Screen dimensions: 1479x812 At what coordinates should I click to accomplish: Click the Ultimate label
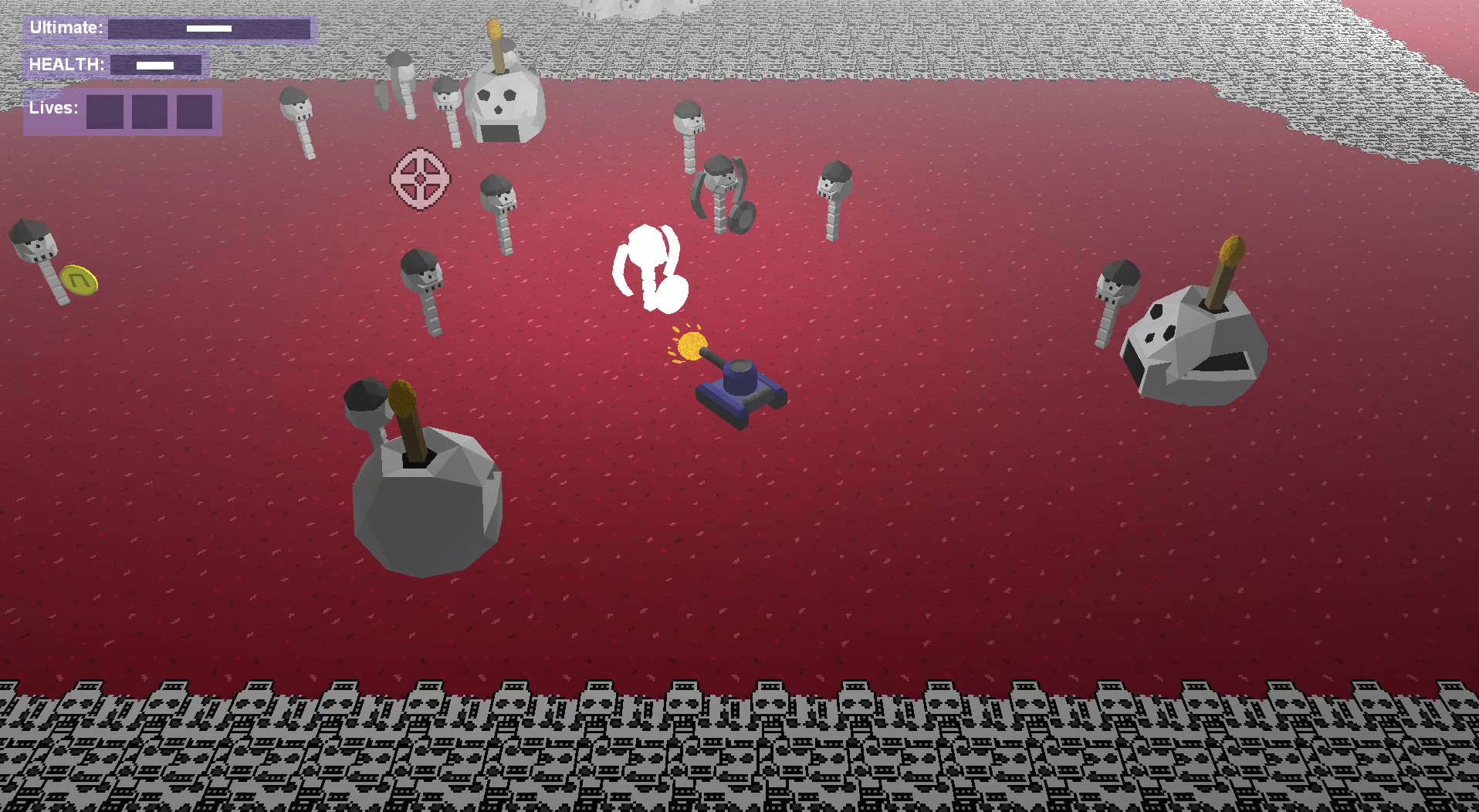click(x=66, y=26)
